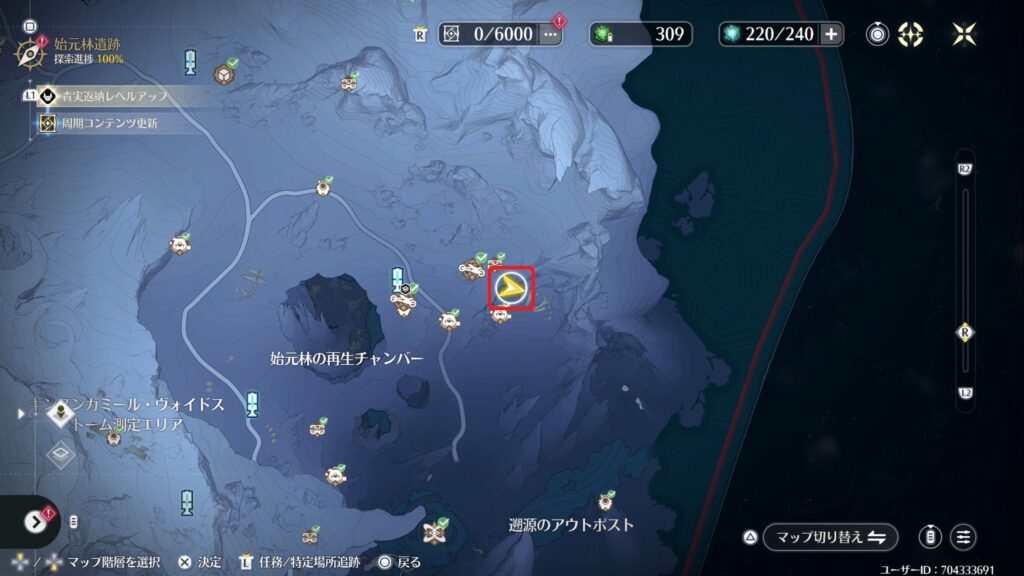Adjust the map zoom slider handle
Viewport: 1024px width, 576px height.
tap(965, 332)
